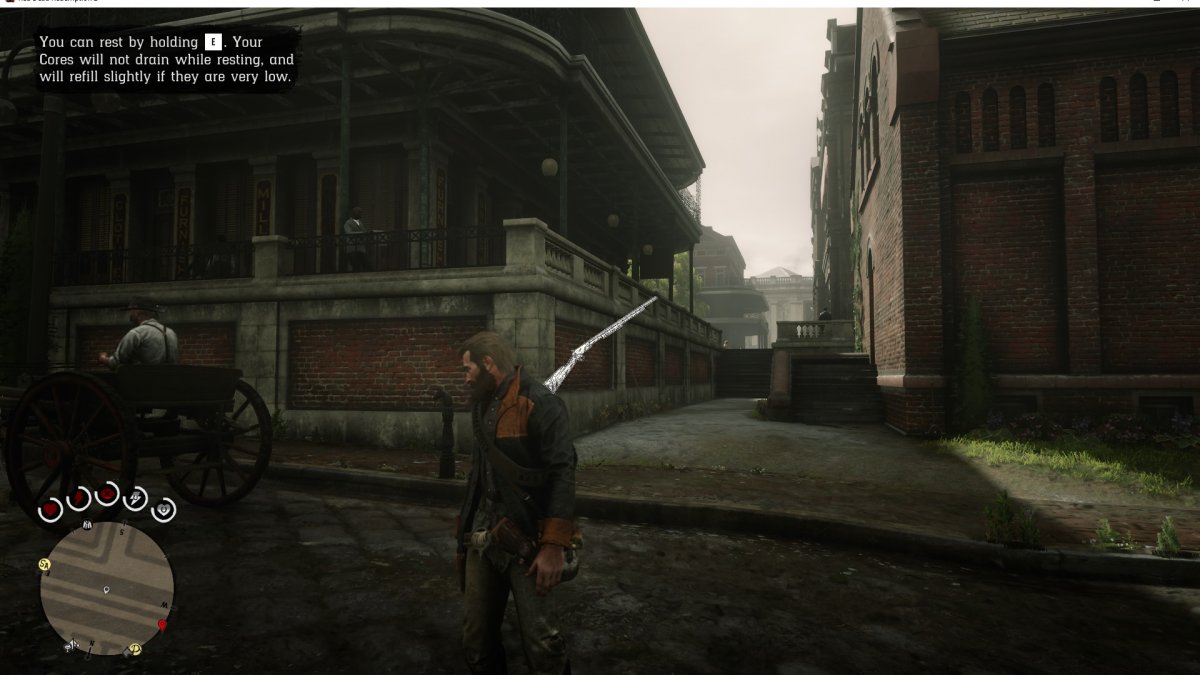Click the white player position marker on minimap
Viewport: 1200px width, 675px height.
click(x=107, y=591)
